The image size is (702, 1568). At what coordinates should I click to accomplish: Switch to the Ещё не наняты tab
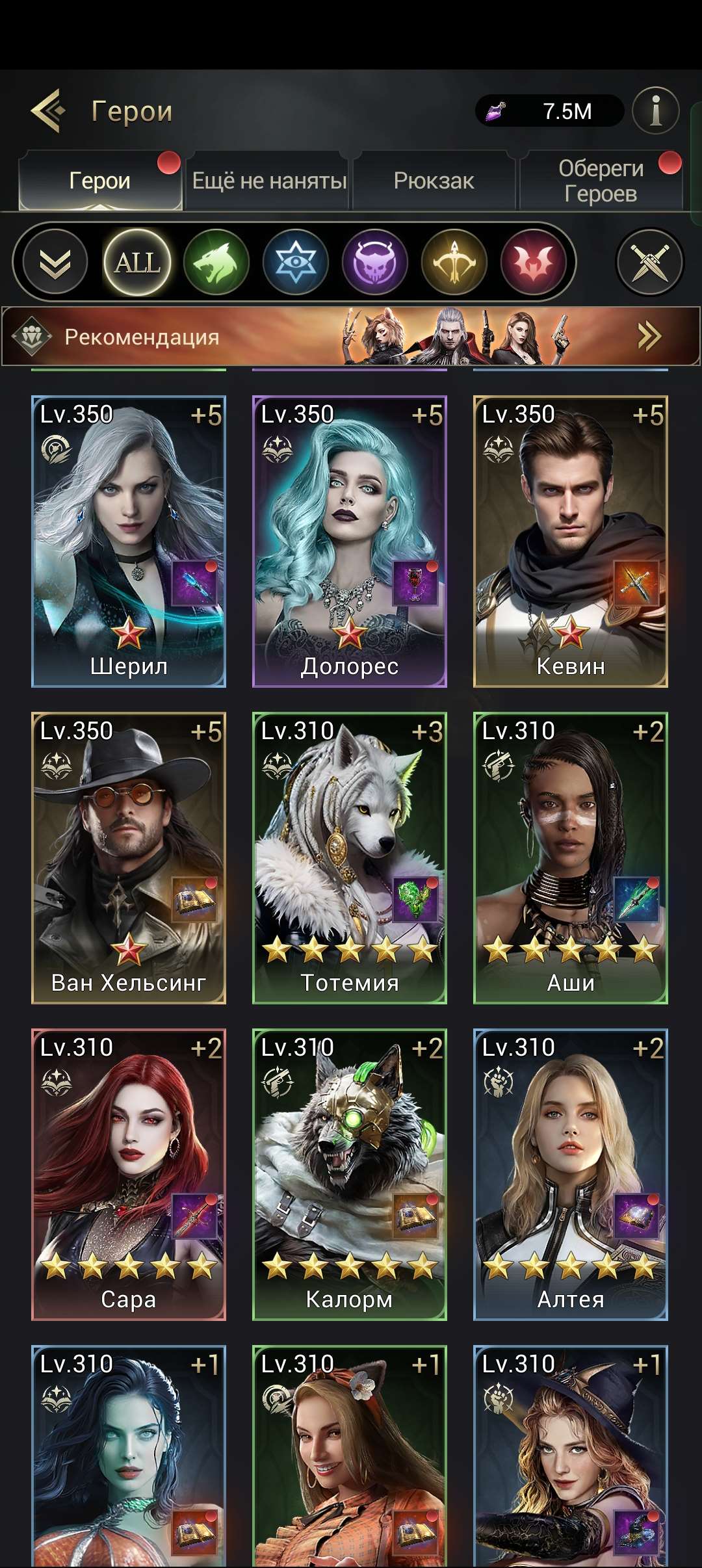click(x=269, y=181)
